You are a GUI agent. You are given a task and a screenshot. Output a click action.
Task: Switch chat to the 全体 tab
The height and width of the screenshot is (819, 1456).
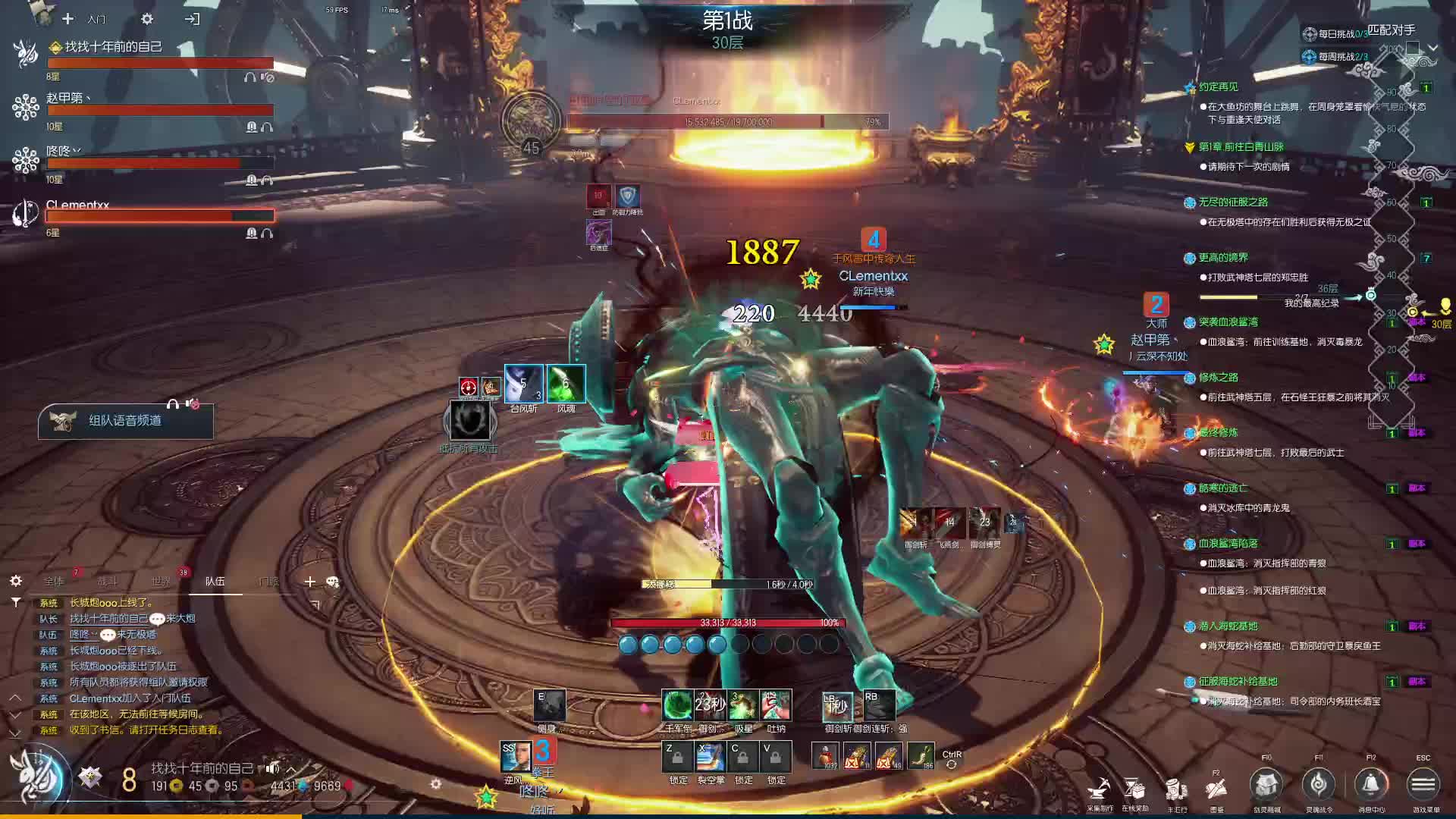tap(54, 582)
